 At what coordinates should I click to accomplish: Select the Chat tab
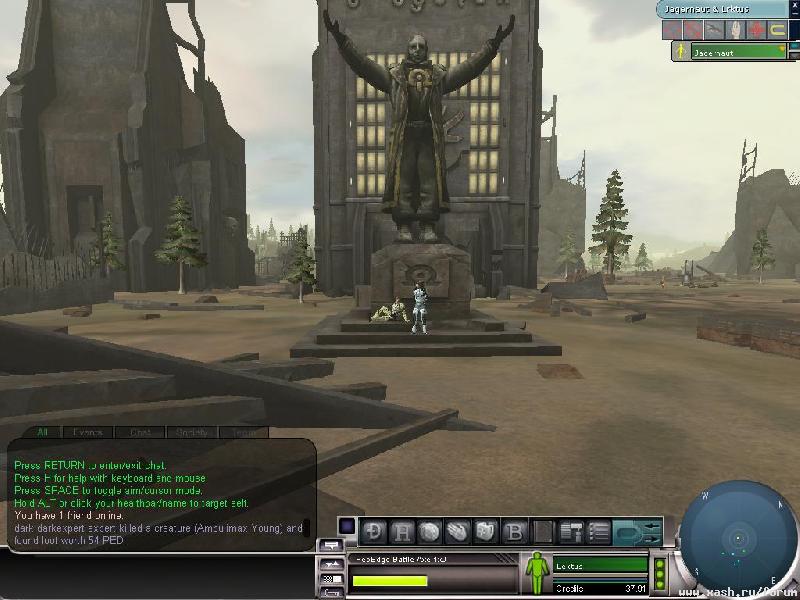(x=140, y=433)
